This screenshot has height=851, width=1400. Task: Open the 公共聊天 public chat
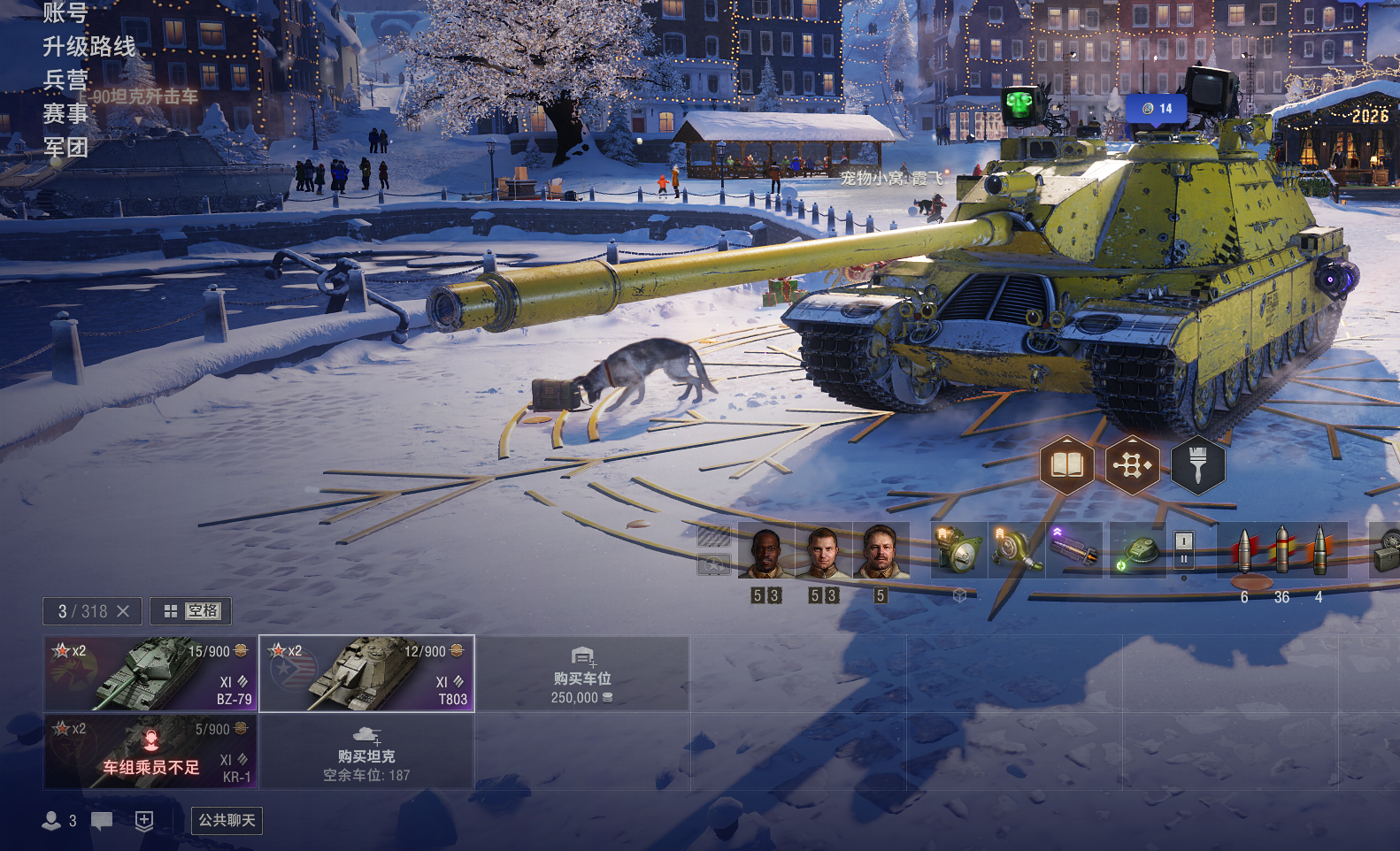point(227,820)
